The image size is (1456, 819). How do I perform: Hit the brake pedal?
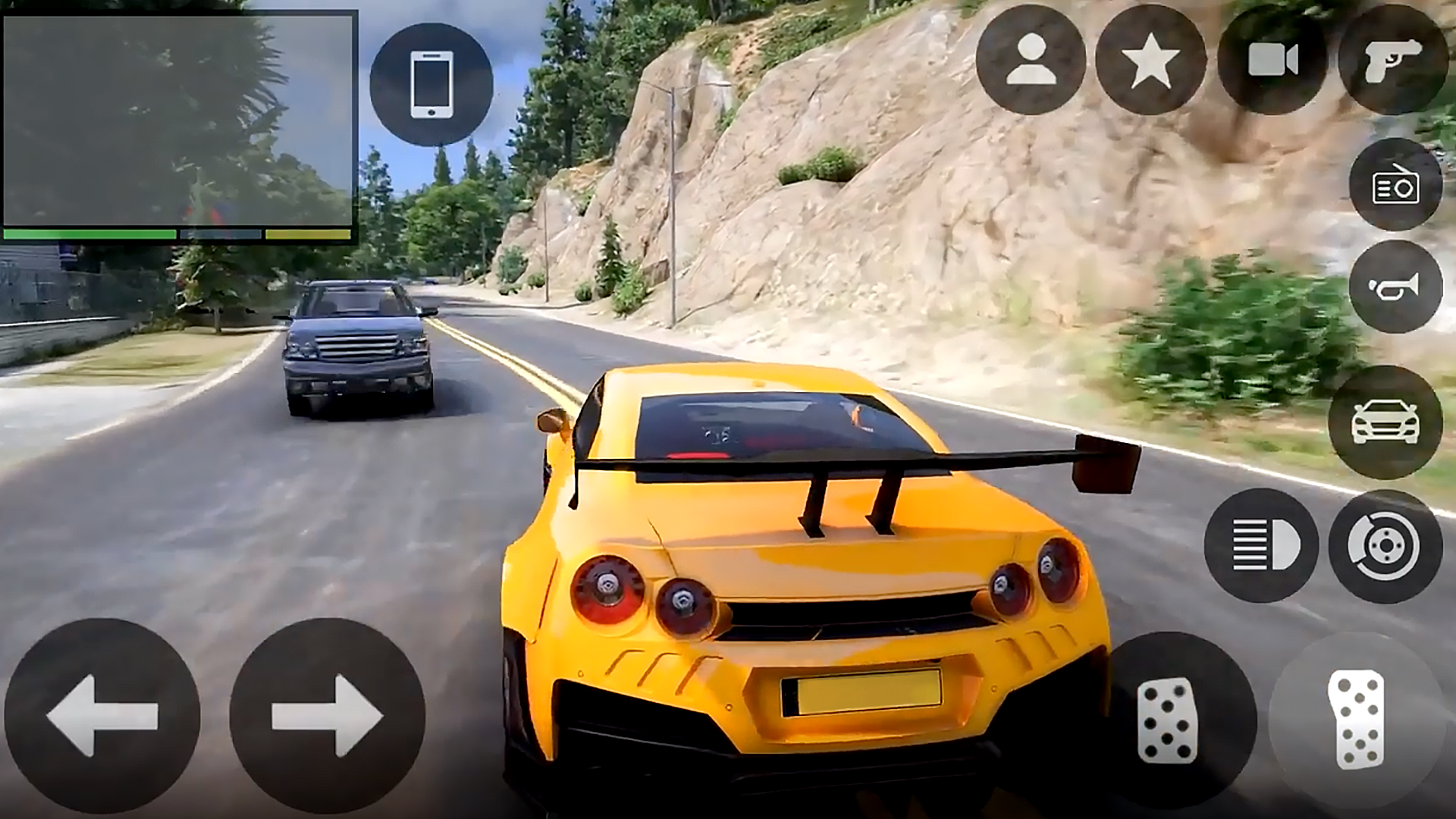1168,720
